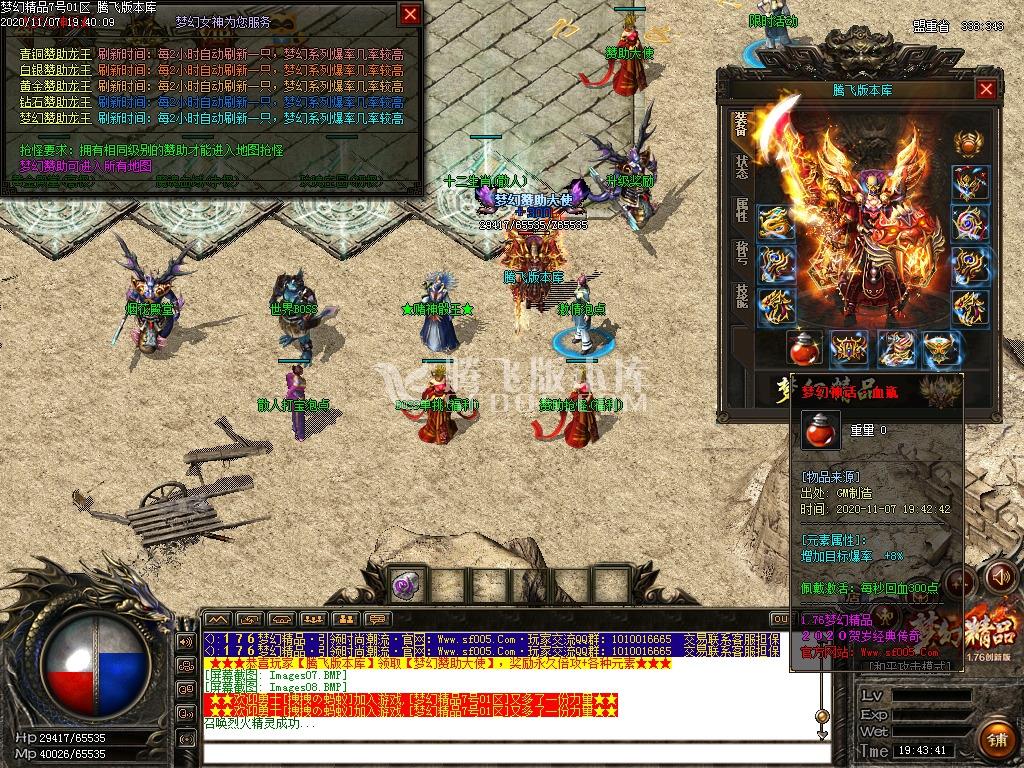
Task: Close the 梦幻女神 service dialog
Action: tap(410, 14)
